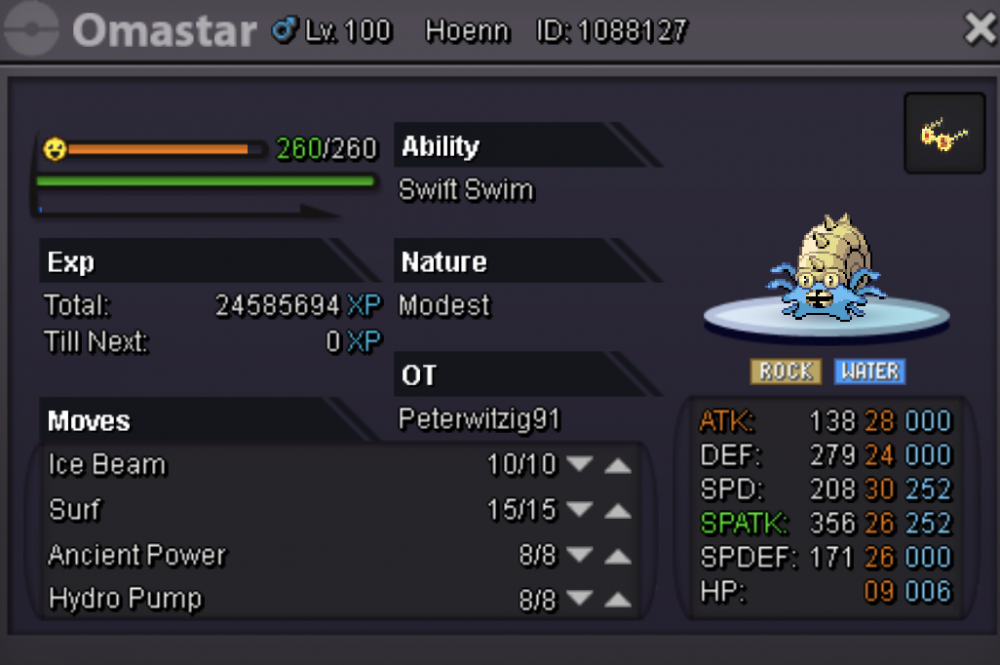
Task: Click the down arrow beside Hydro Pump
Action: point(579,600)
